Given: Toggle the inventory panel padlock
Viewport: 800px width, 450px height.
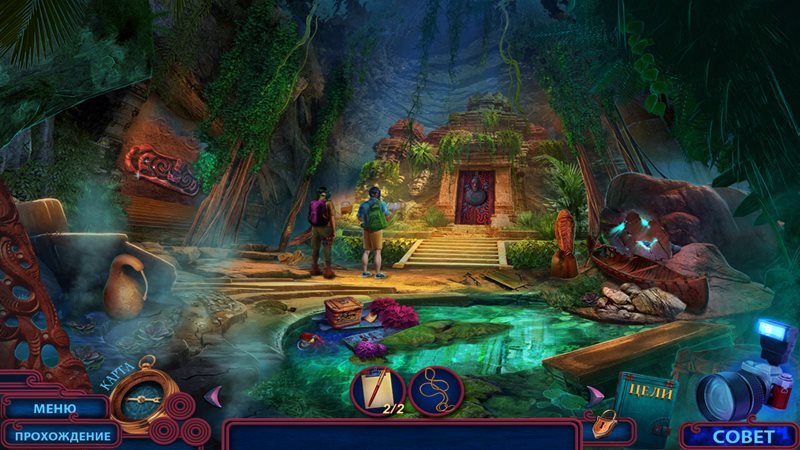Looking at the screenshot, I should click(x=603, y=426).
